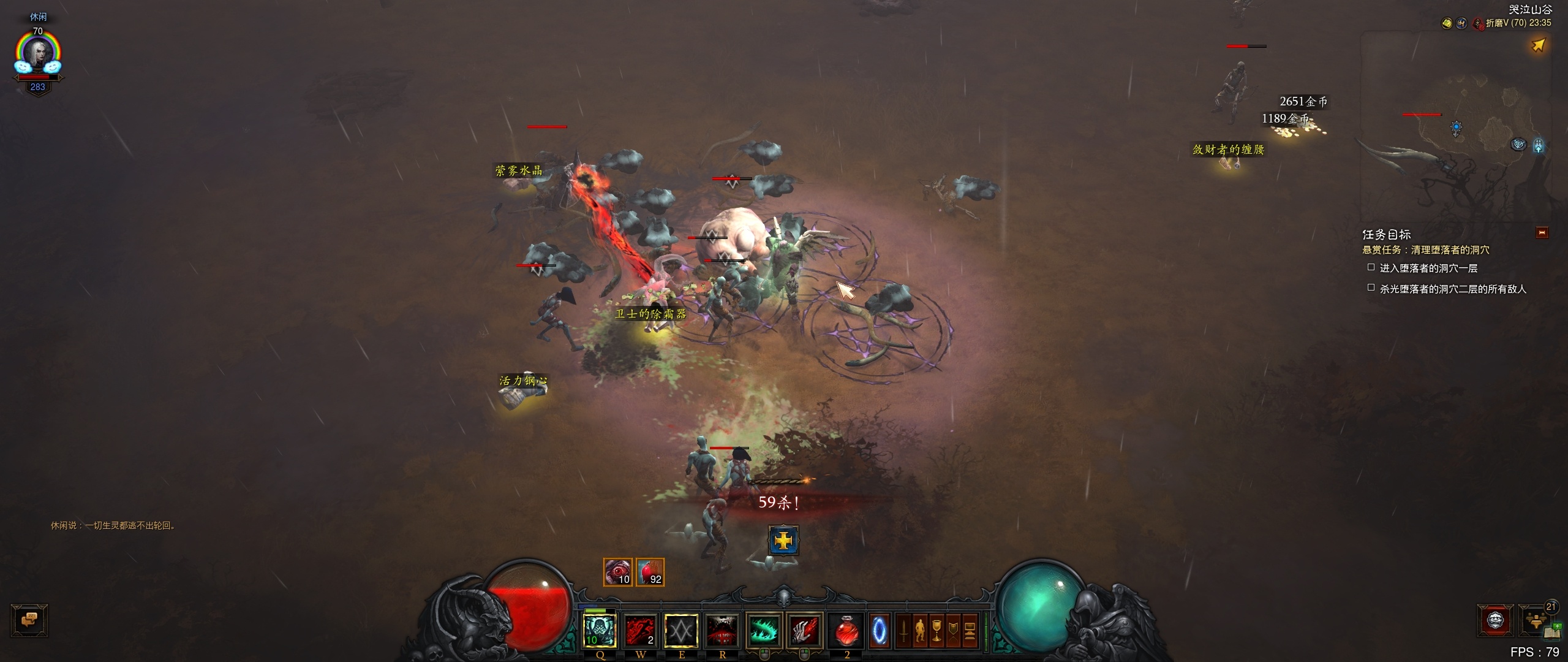Open the paragon shield-chevron menu icon
The image size is (1568, 662).
953,631
